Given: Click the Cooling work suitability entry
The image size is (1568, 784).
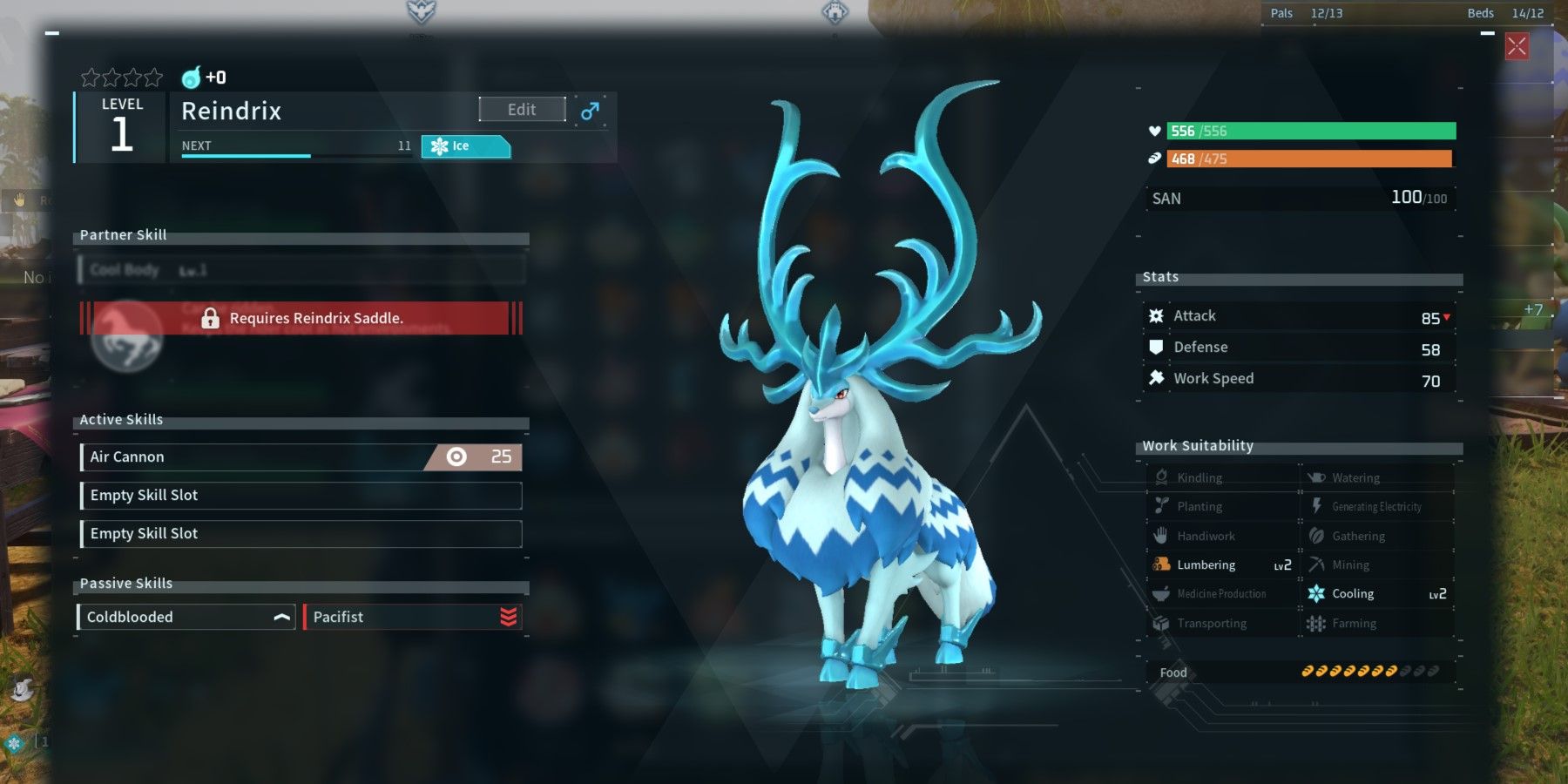Looking at the screenshot, I should pos(1376,594).
